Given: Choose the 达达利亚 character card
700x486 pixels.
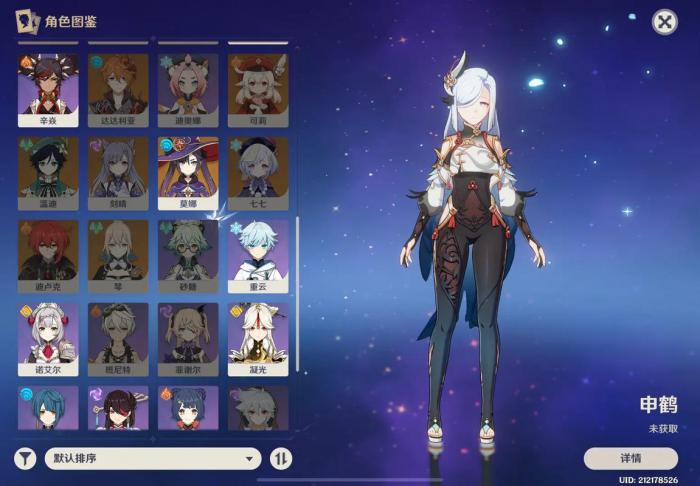Looking at the screenshot, I should (x=118, y=89).
